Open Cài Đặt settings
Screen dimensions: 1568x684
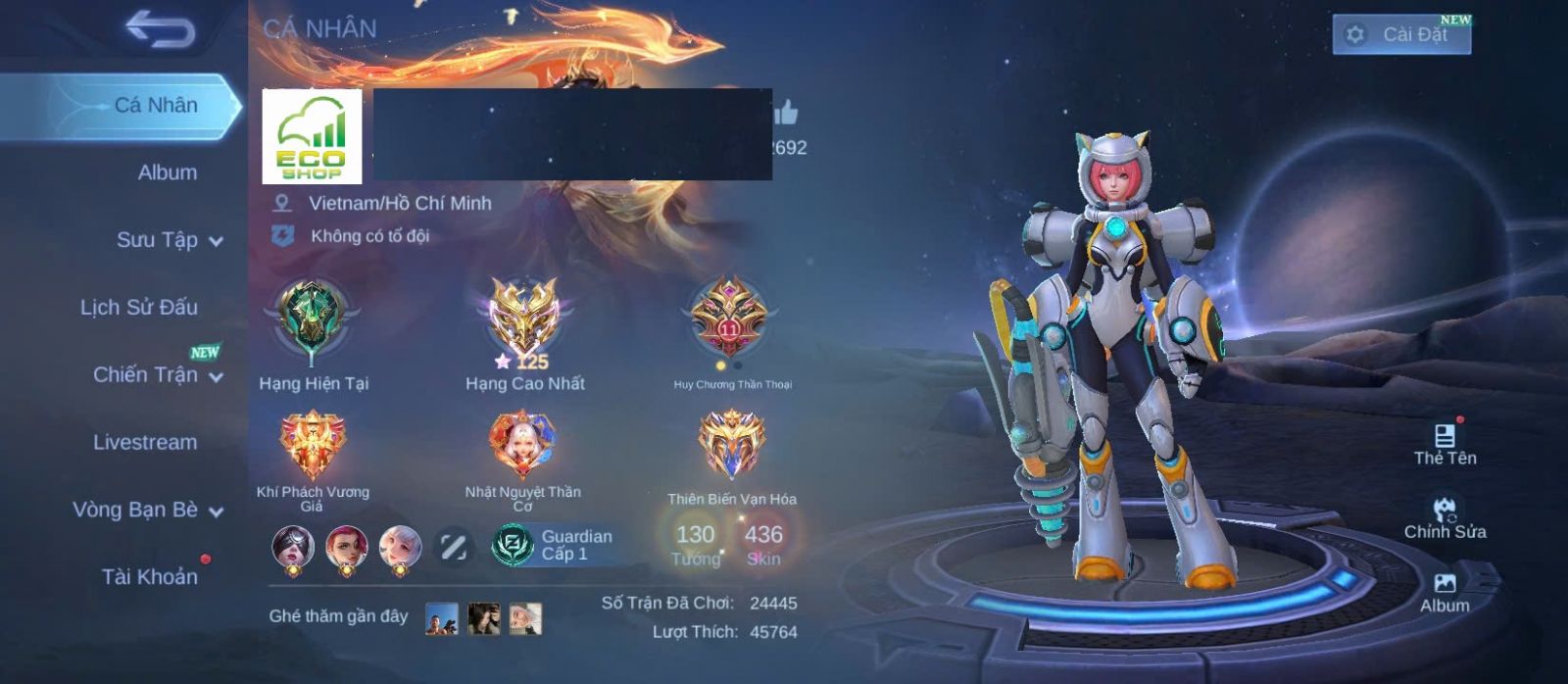(x=1401, y=34)
